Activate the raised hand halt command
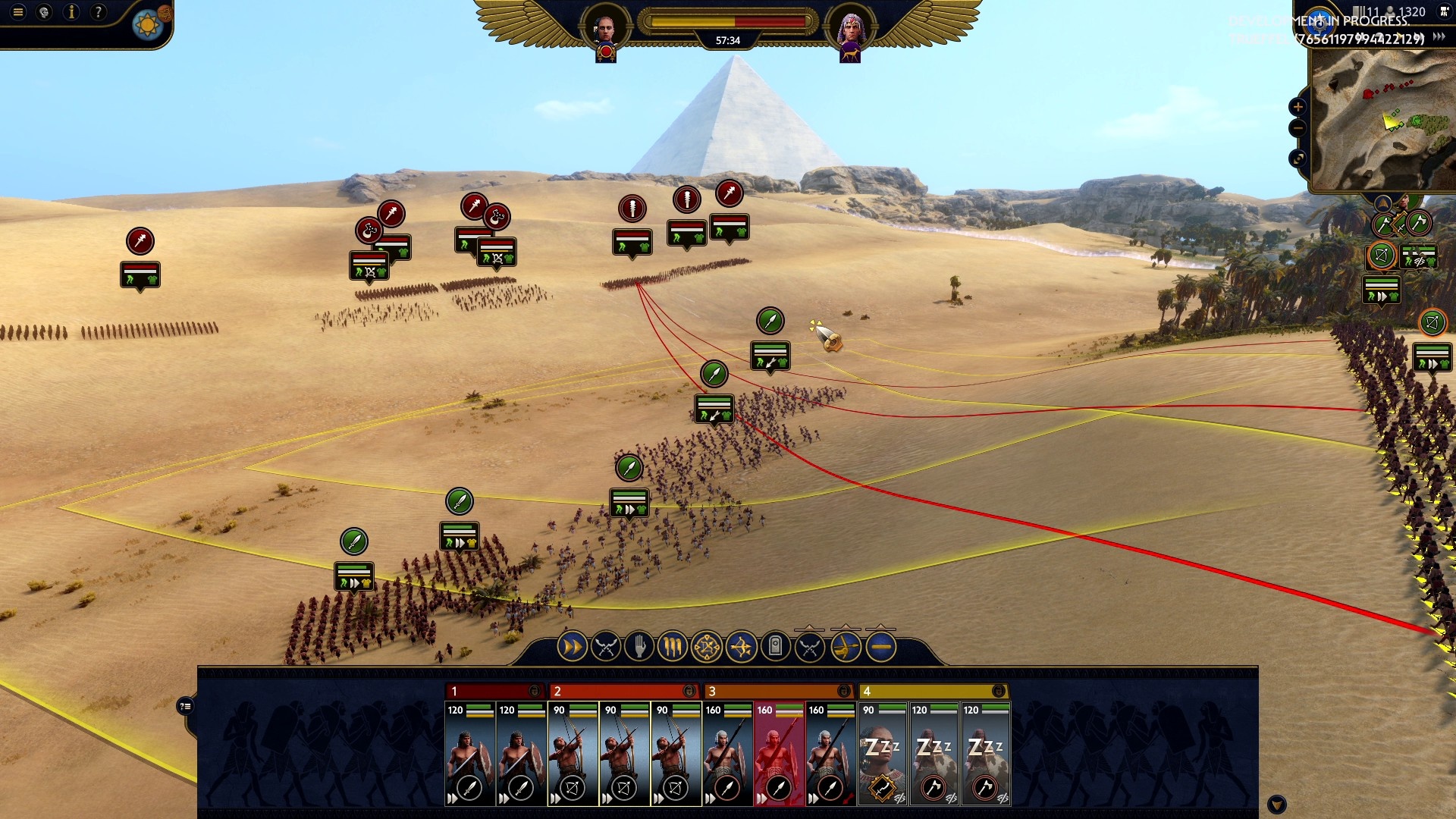This screenshot has width=1456, height=819. point(639,647)
